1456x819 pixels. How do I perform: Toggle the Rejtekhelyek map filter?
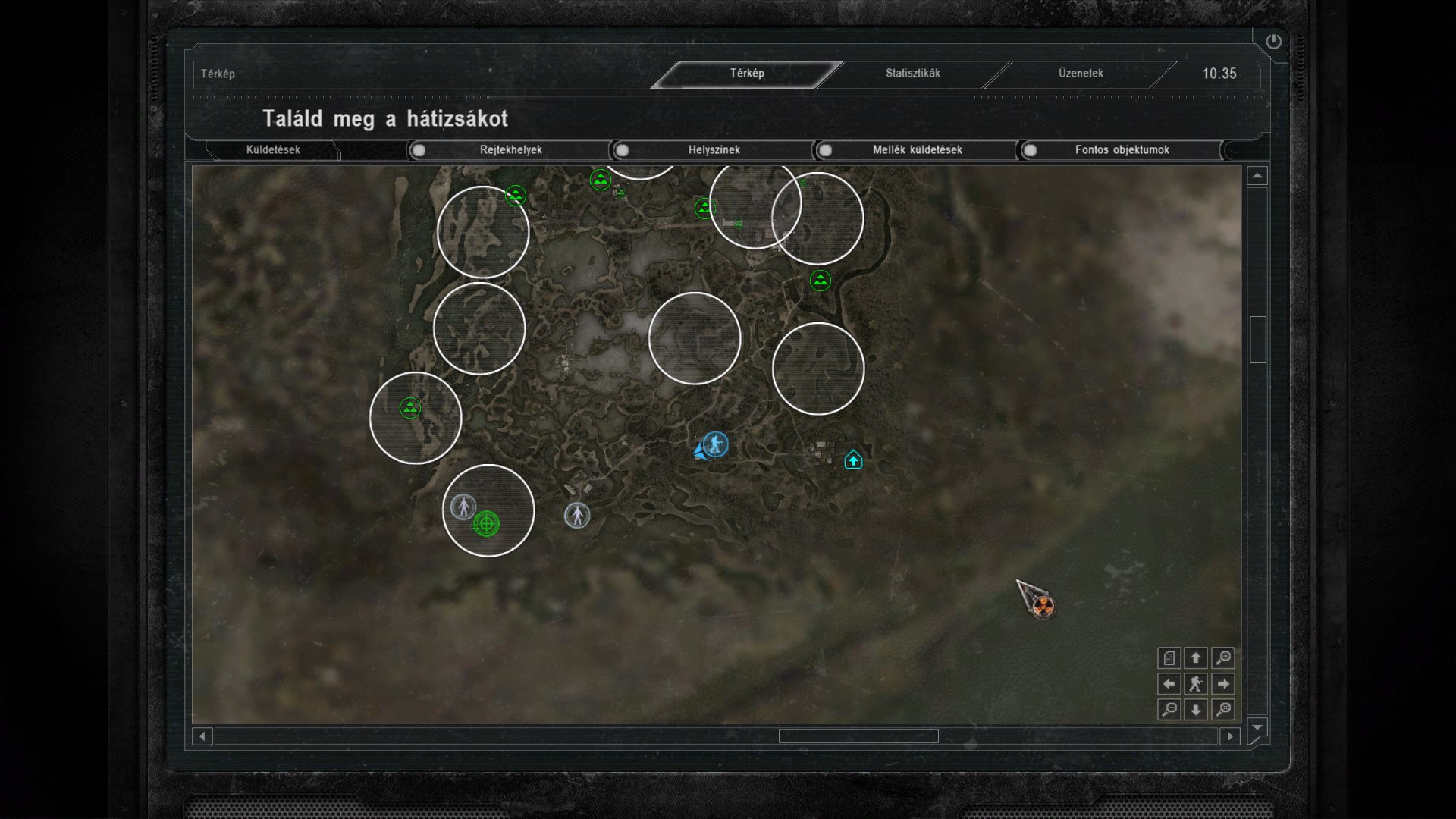tap(419, 150)
